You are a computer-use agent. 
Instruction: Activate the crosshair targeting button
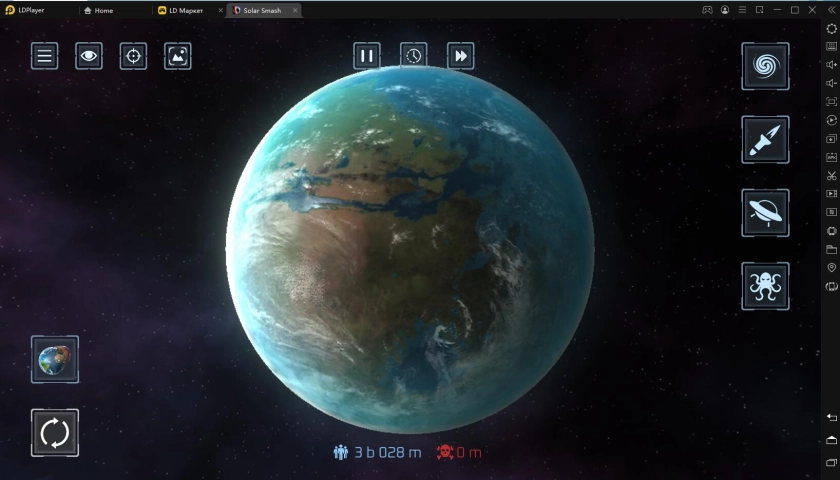pos(133,56)
